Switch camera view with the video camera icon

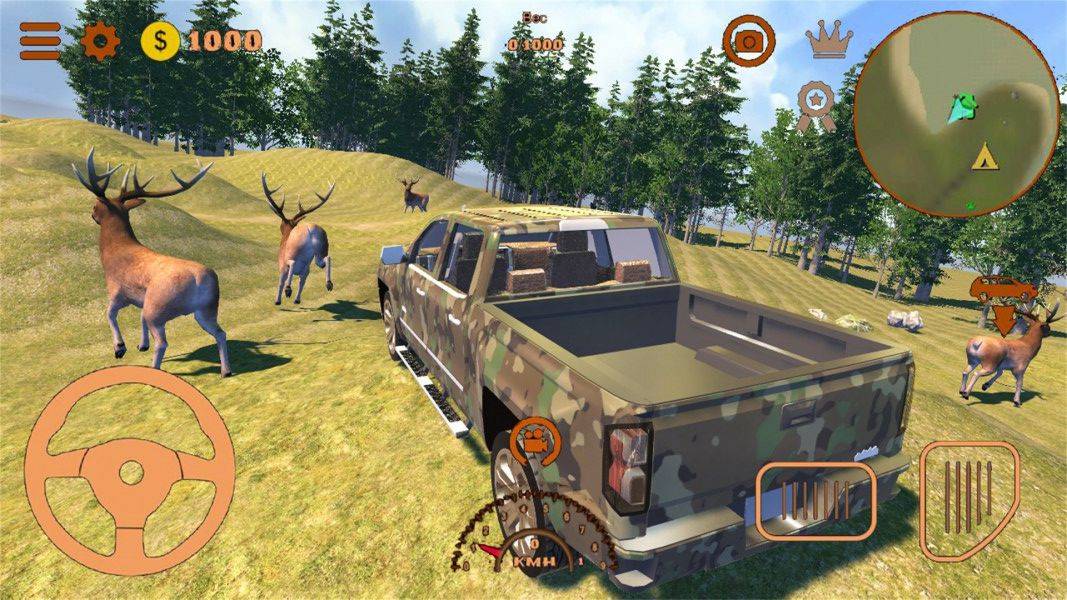coord(535,440)
